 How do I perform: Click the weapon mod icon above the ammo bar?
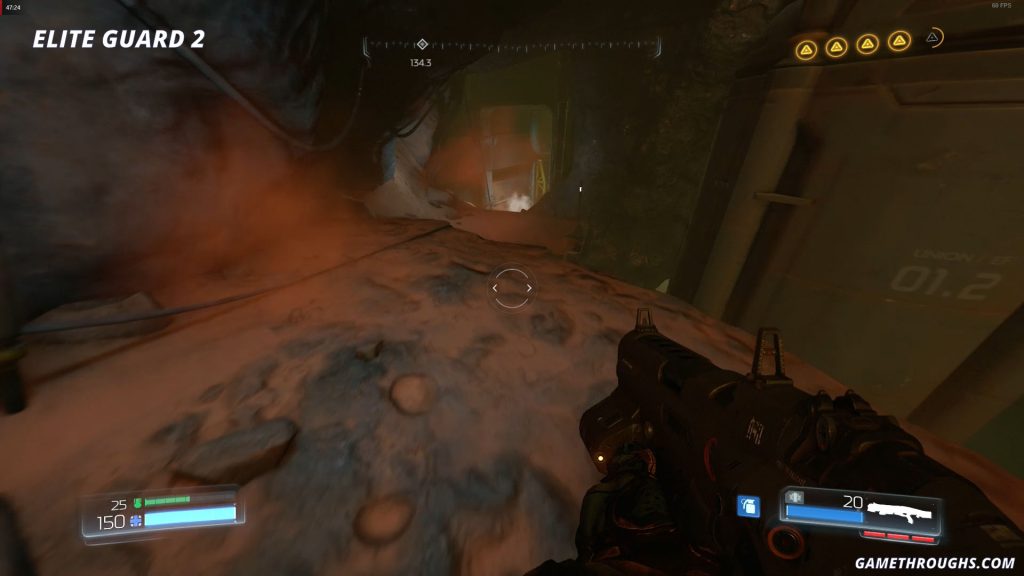(x=796, y=497)
